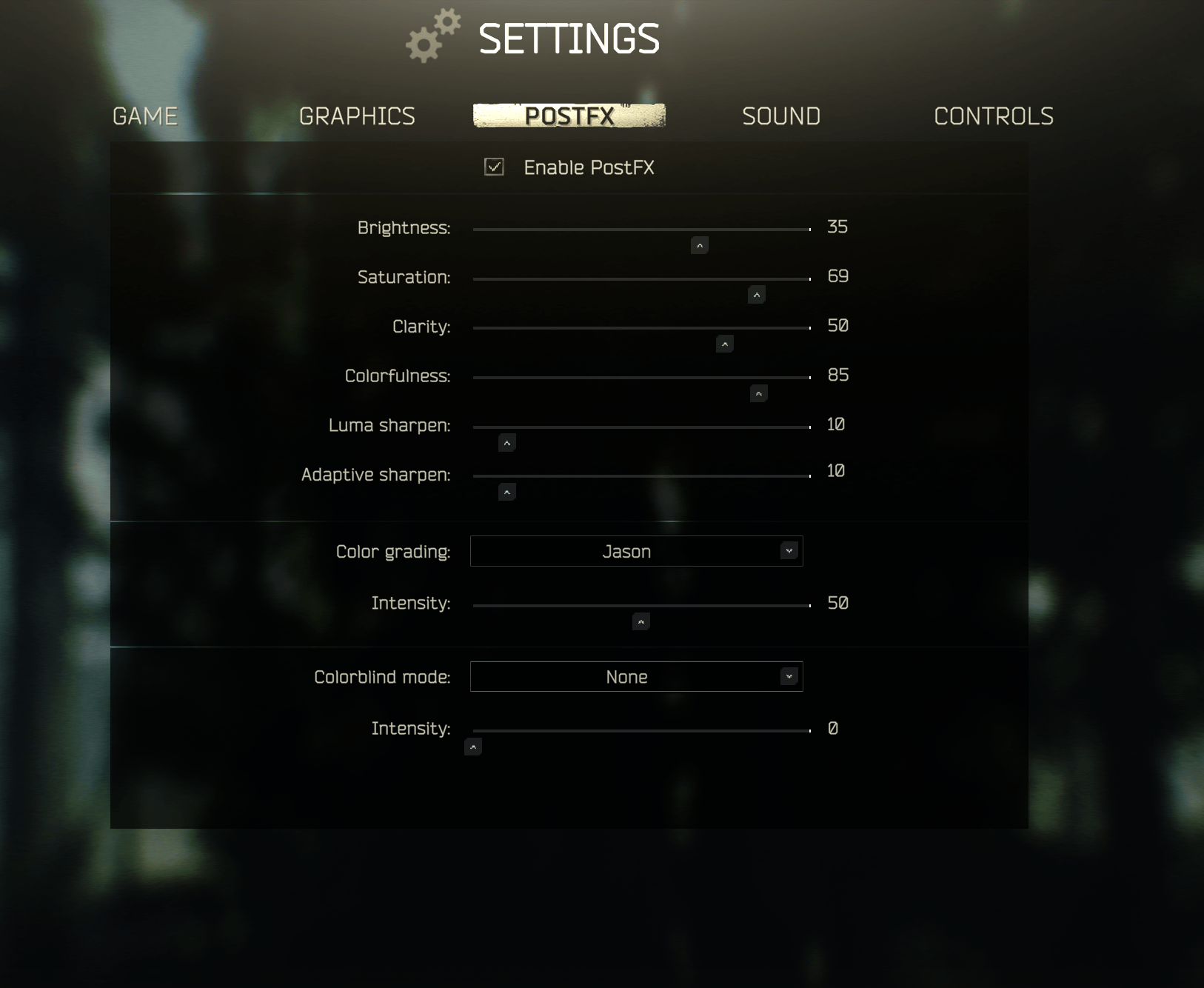Click the Adaptive sharpen slider handle marker
1204x988 pixels.
(x=506, y=491)
